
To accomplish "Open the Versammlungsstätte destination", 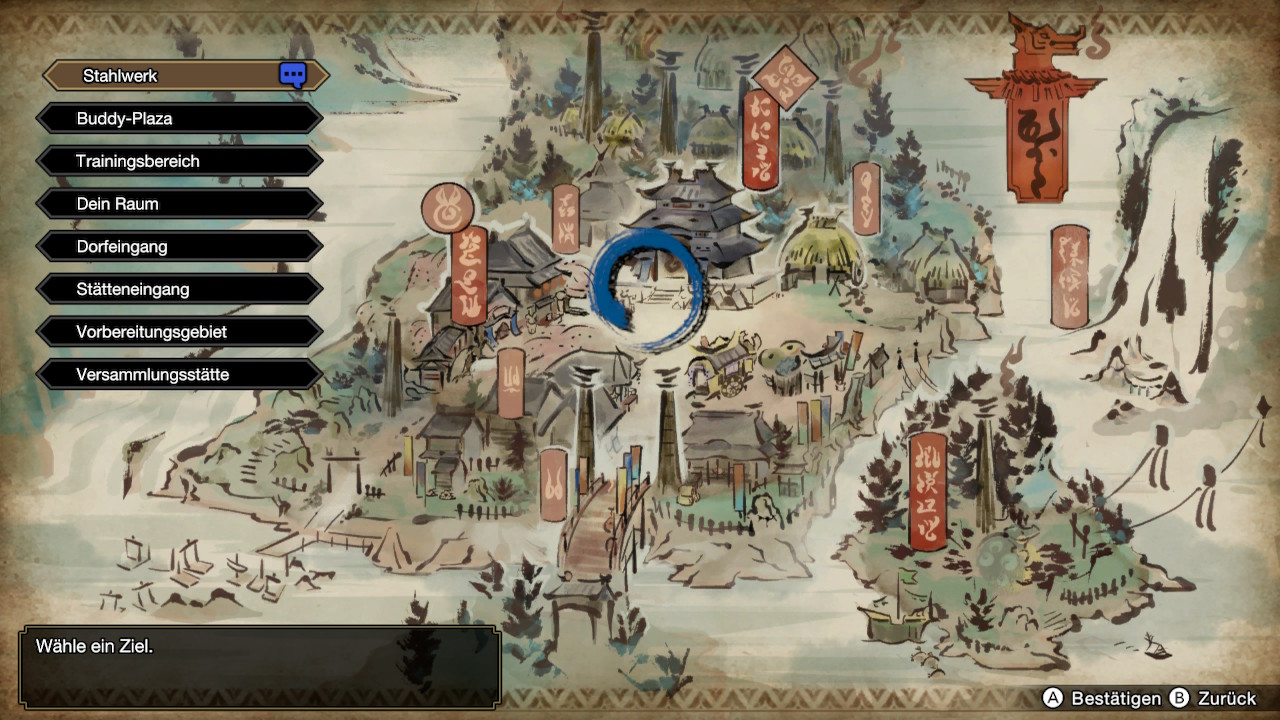I will [x=180, y=375].
